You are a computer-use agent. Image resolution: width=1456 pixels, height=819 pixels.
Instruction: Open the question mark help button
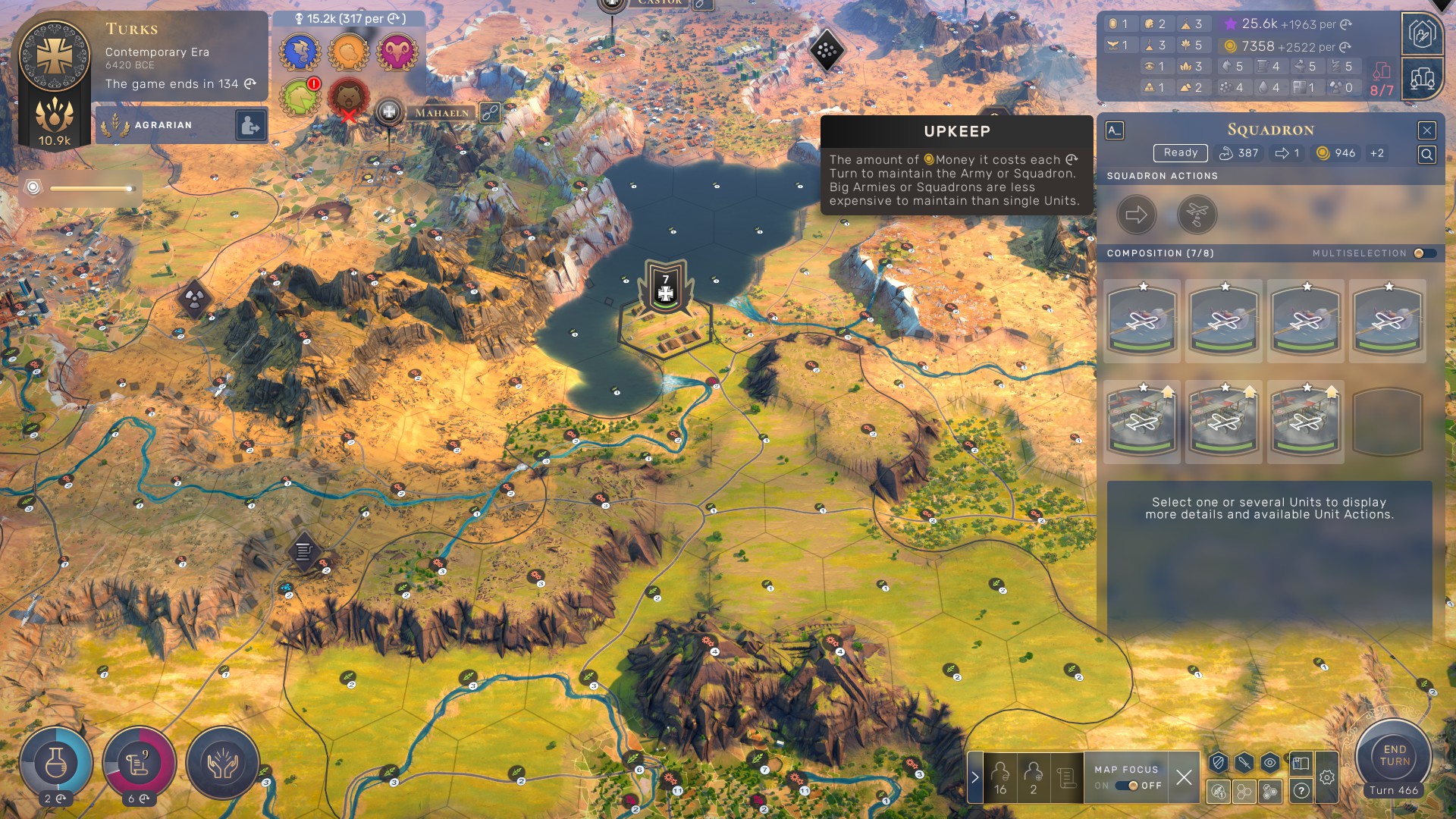(x=1301, y=791)
